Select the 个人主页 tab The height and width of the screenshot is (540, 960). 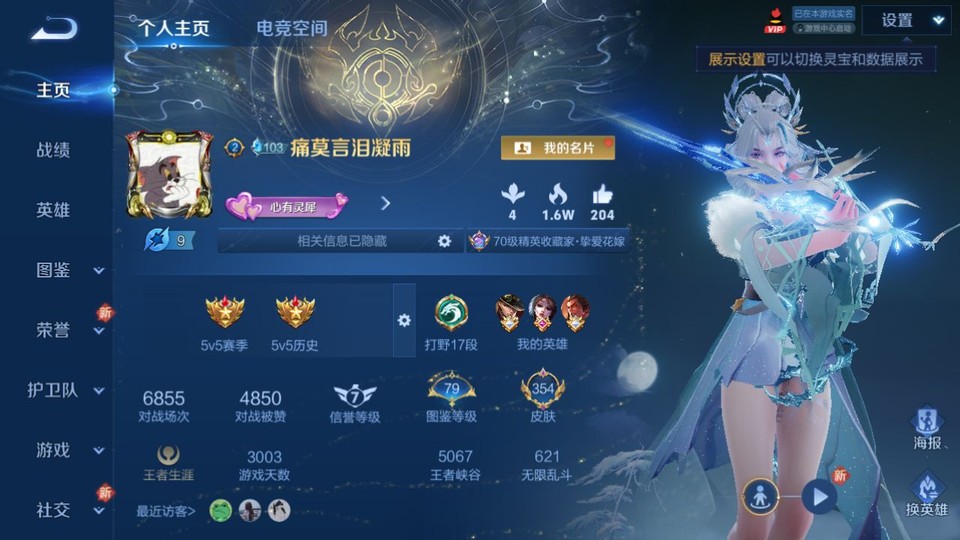174,28
